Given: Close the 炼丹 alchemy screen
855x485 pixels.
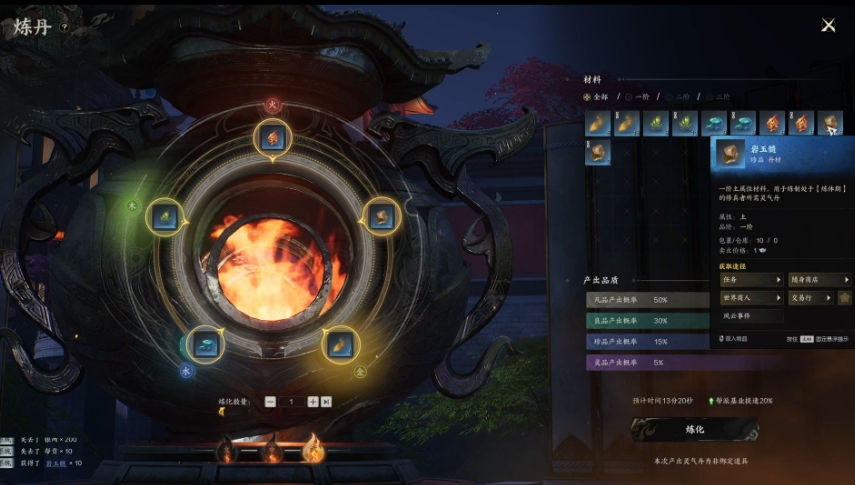Looking at the screenshot, I should click(x=827, y=25).
